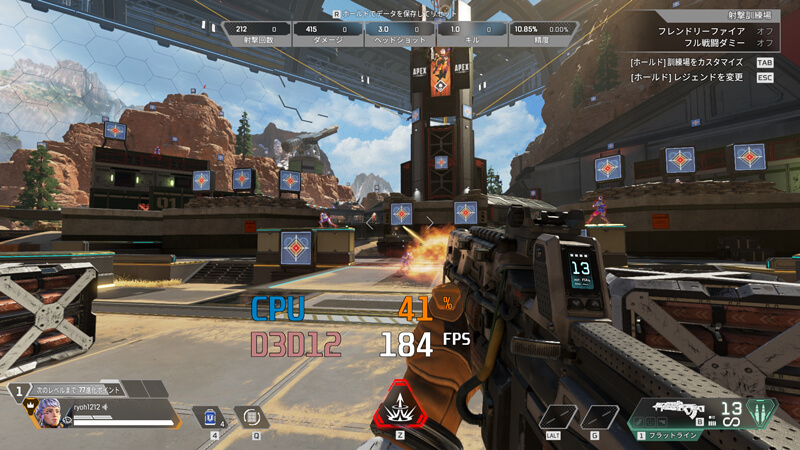Screen dimensions: 800x450
Task: Click the legend portrait next to ryoh1212
Action: [47, 410]
